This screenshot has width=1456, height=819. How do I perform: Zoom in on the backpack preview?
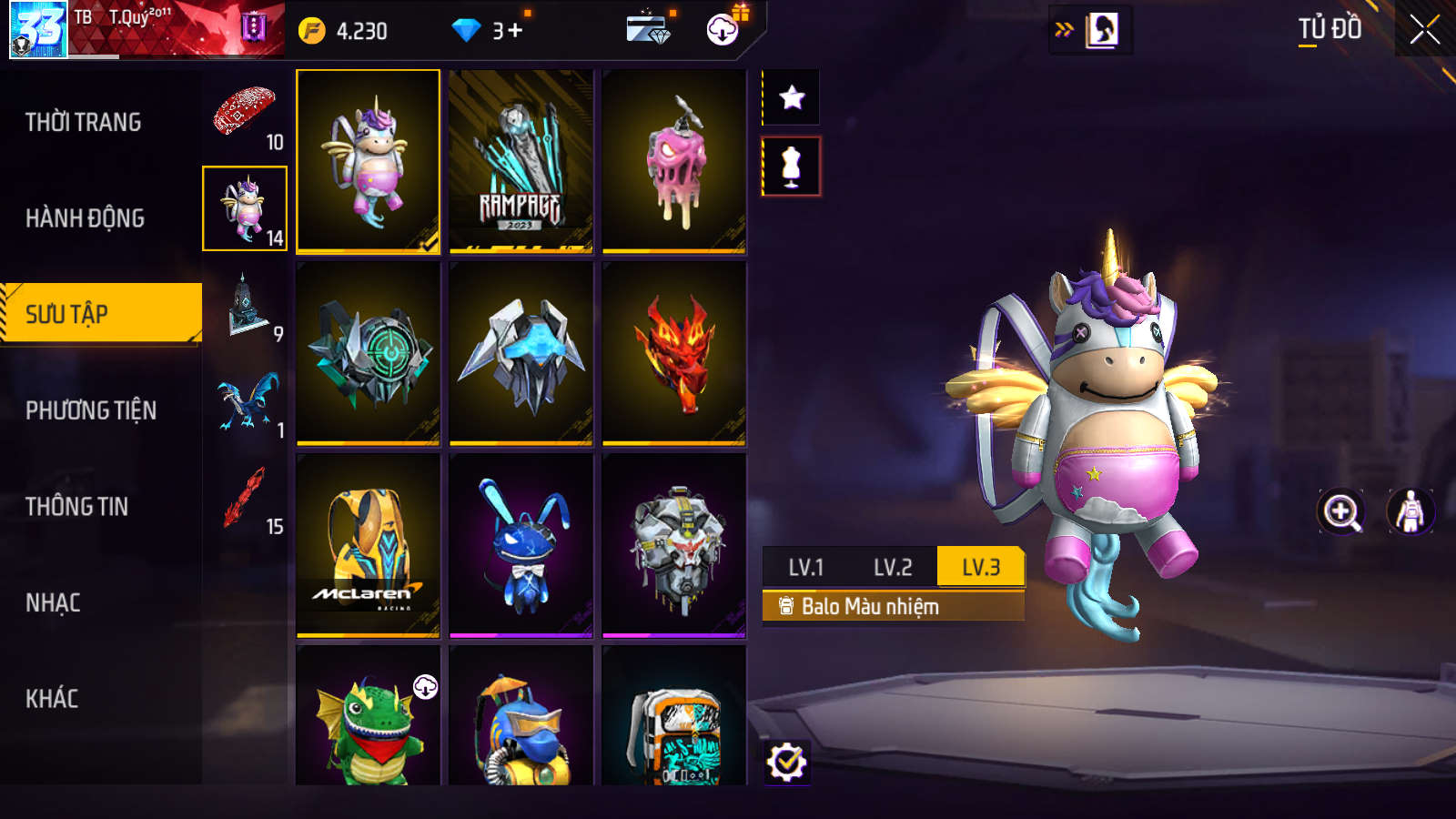coord(1341,511)
